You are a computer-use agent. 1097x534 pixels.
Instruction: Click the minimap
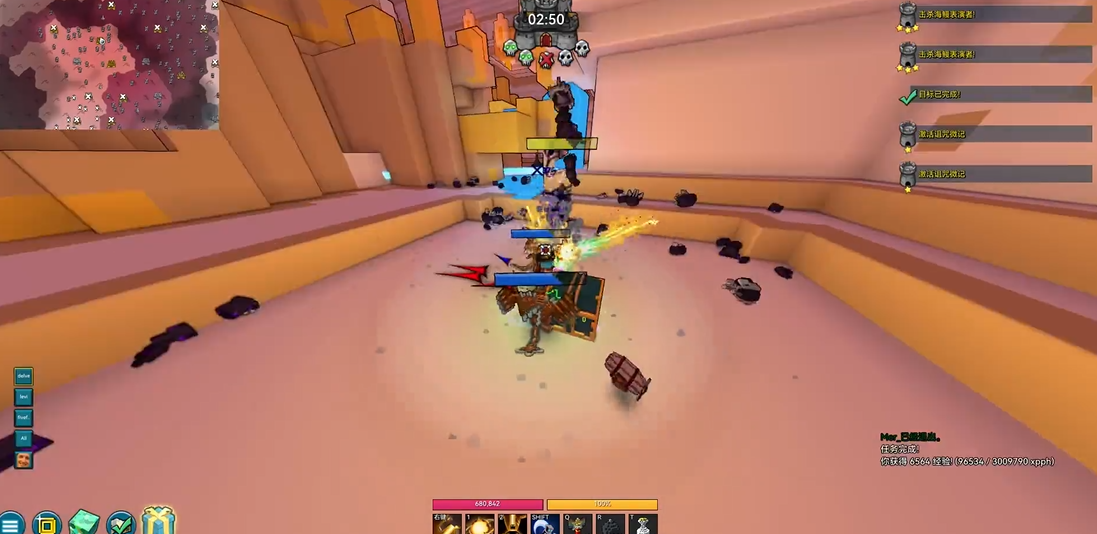(109, 64)
